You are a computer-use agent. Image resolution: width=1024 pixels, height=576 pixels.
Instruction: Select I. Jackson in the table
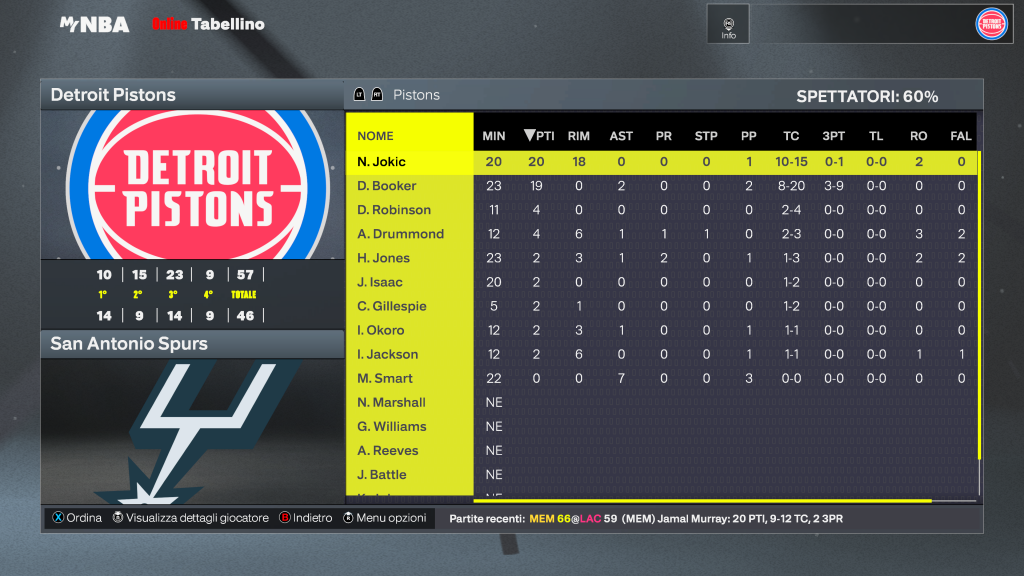click(387, 354)
